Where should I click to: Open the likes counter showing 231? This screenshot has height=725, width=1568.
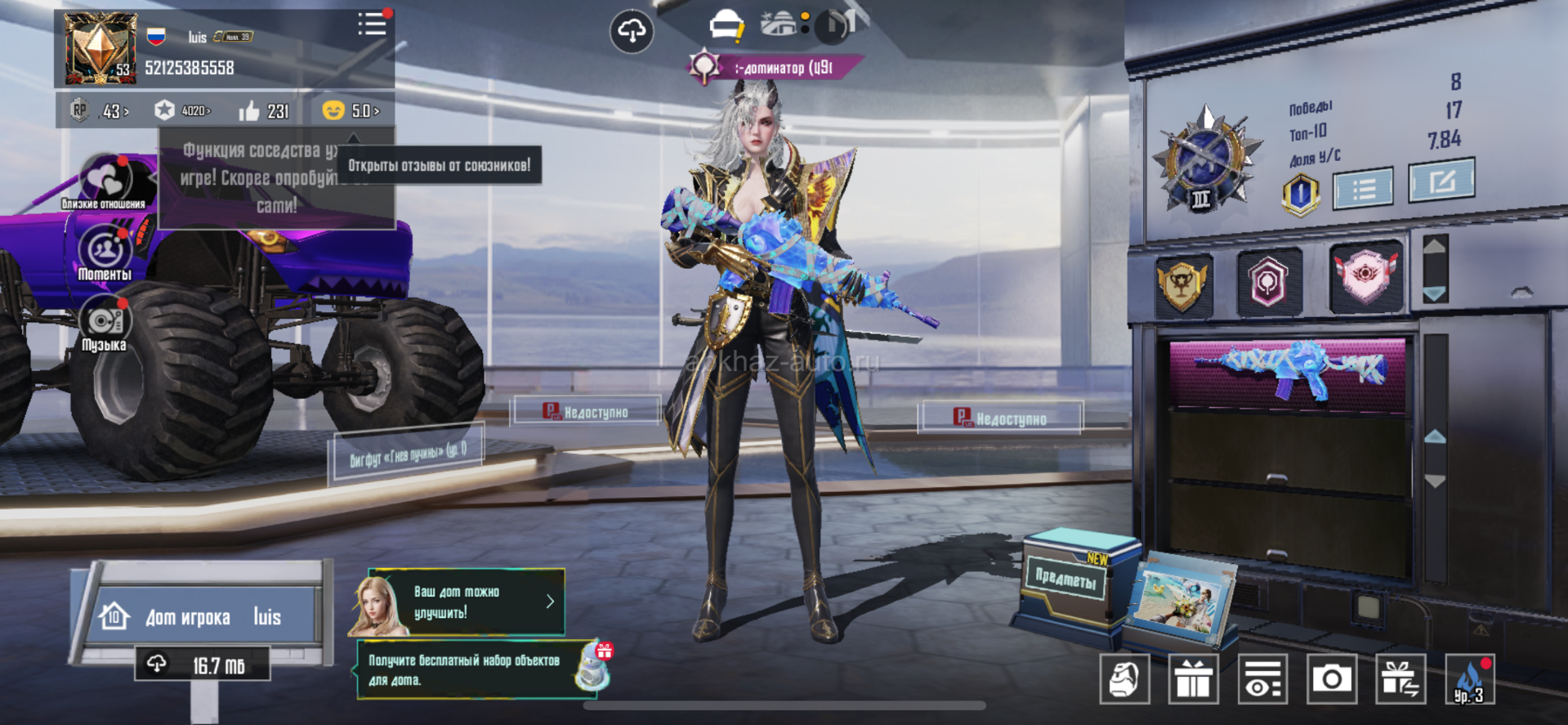click(x=264, y=110)
